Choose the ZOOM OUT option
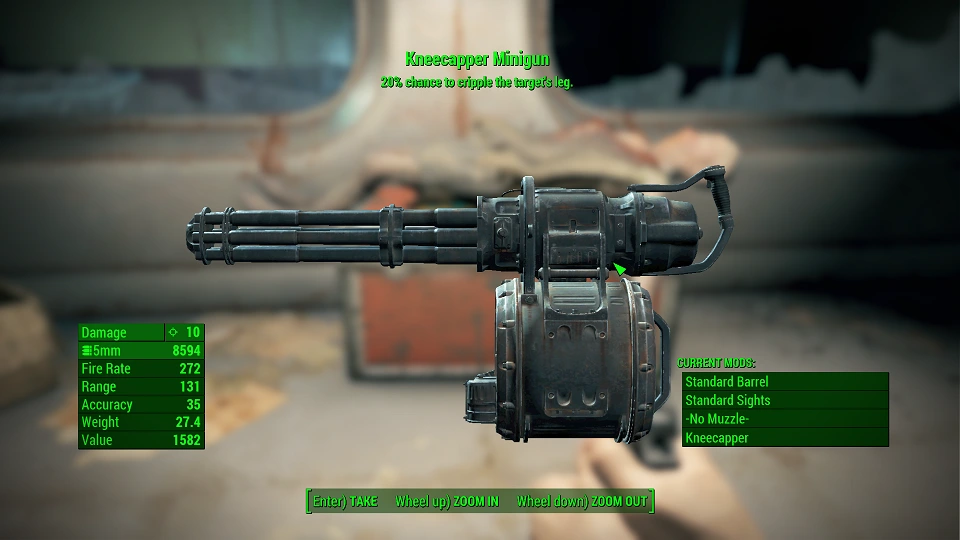Viewport: 960px width, 540px height. [x=581, y=501]
